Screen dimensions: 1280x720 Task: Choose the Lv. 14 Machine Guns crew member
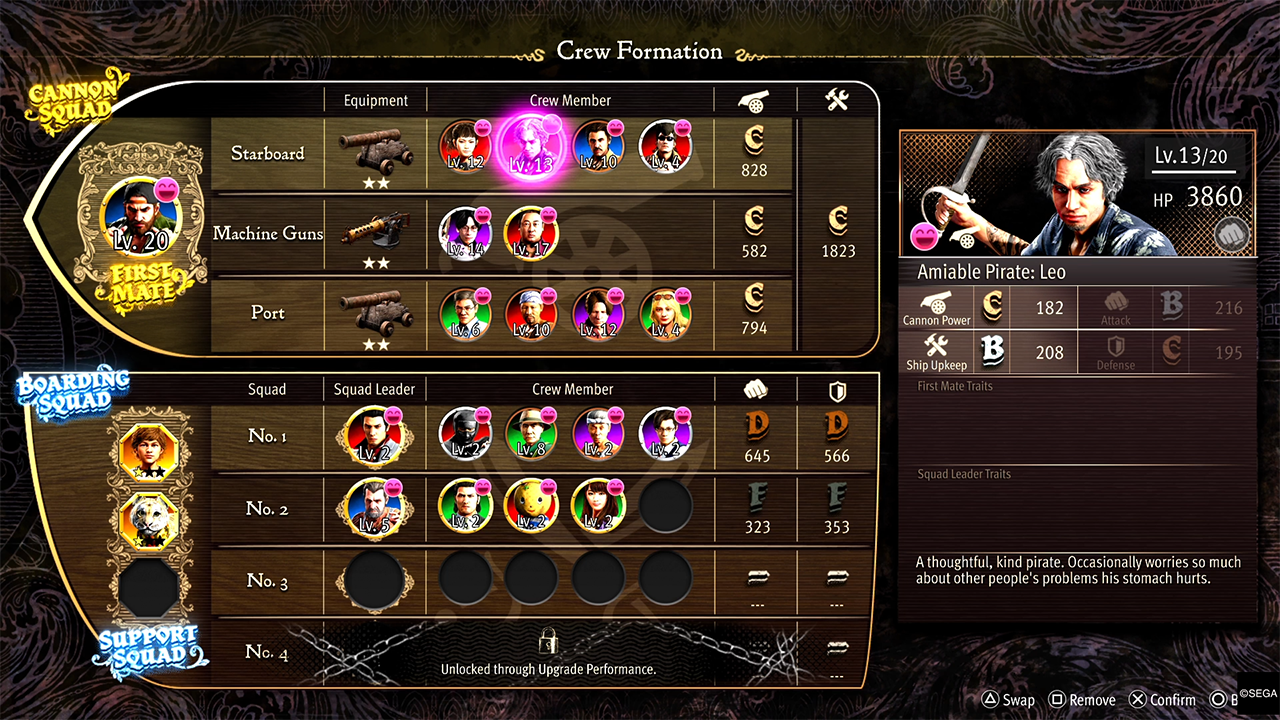click(465, 233)
